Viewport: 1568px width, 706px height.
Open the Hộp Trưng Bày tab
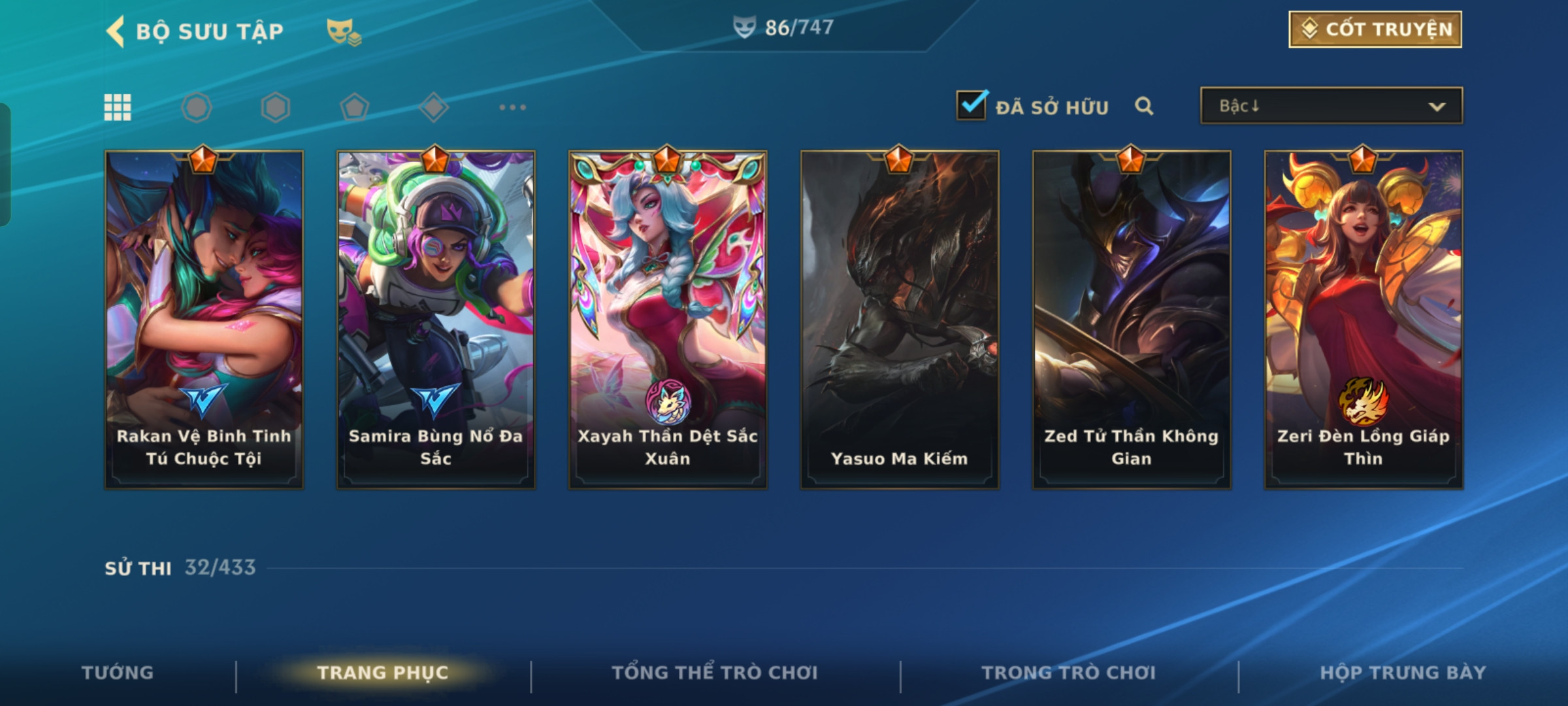pos(1403,673)
